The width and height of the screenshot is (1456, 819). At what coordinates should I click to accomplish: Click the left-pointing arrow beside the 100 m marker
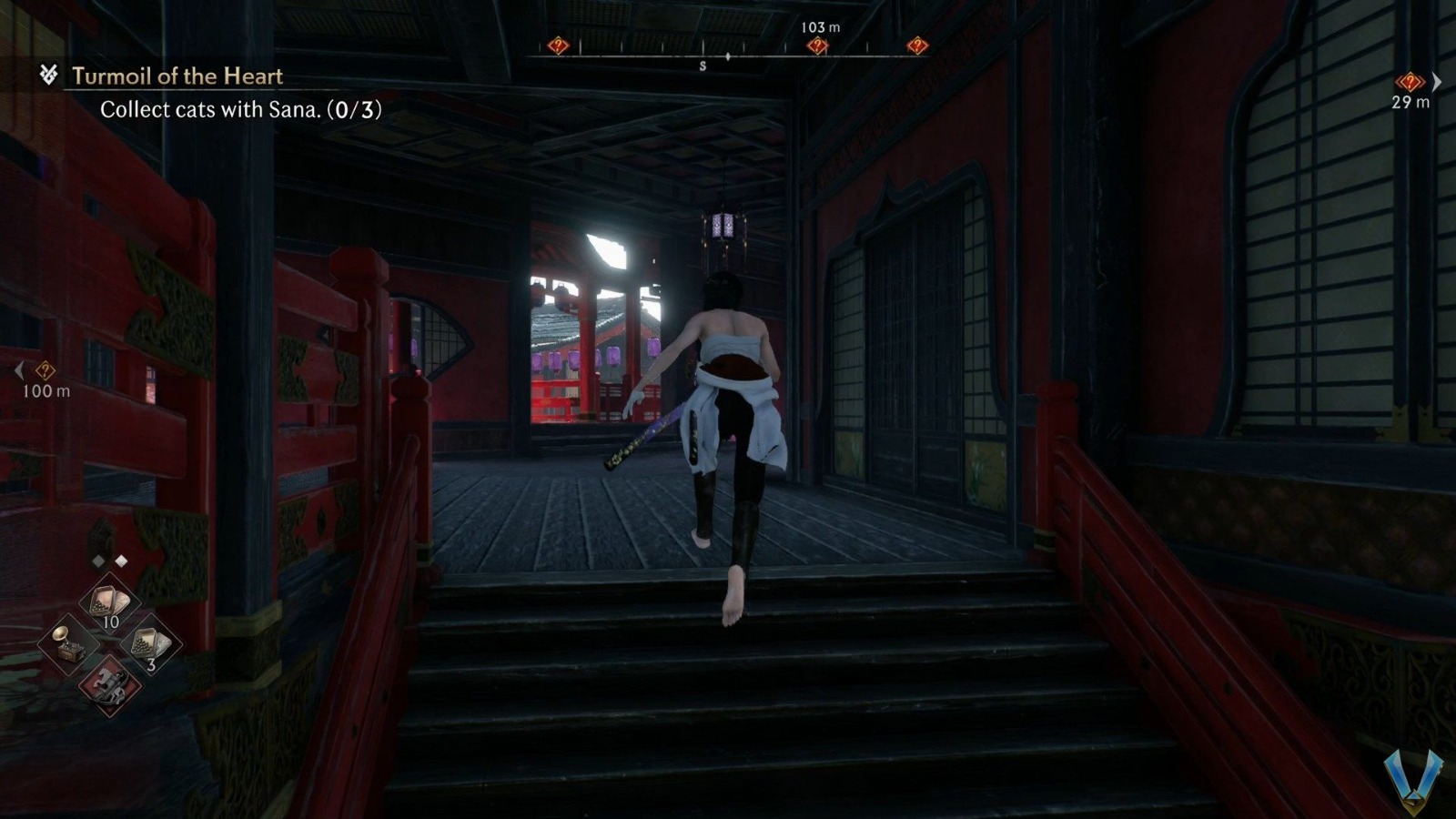pyautogui.click(x=19, y=369)
